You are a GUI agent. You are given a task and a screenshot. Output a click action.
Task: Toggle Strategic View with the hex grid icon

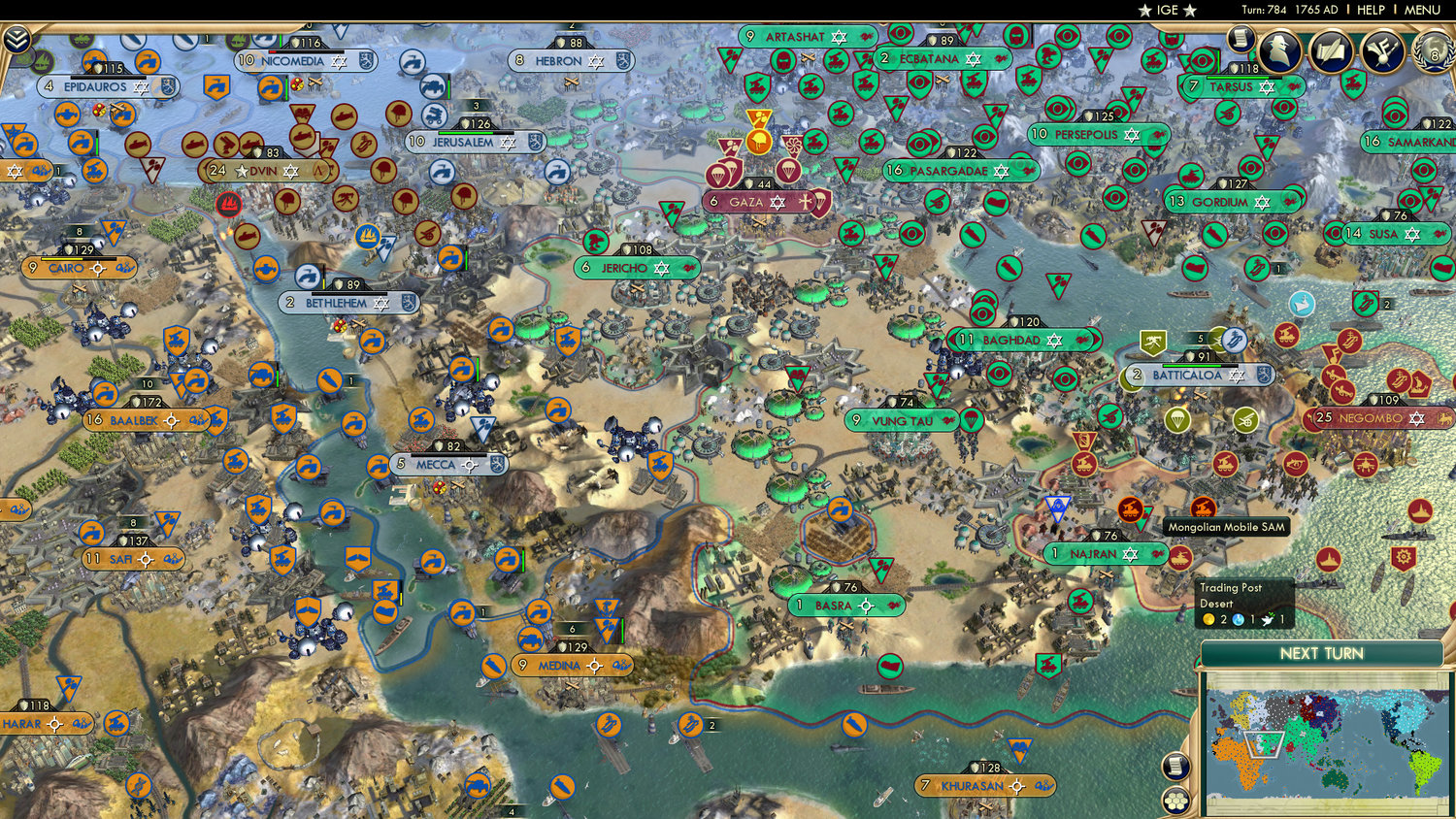tap(1175, 801)
